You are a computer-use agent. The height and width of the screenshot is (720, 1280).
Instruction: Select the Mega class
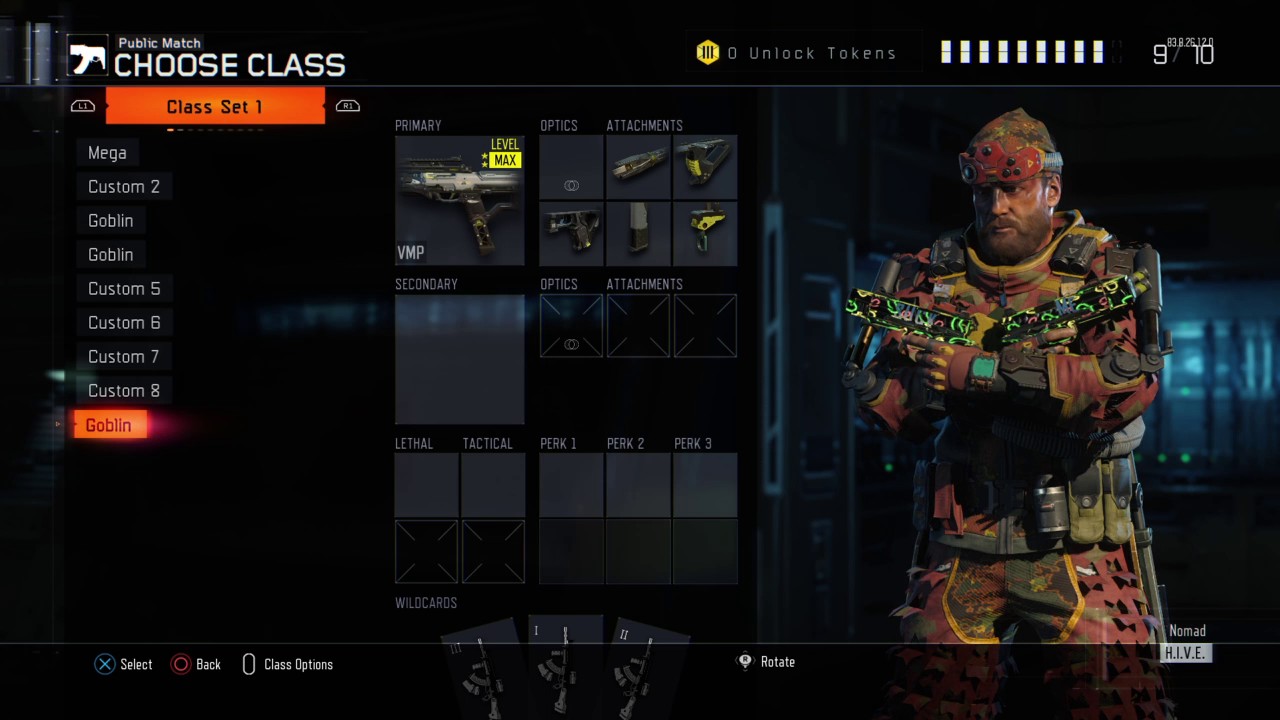coord(107,153)
